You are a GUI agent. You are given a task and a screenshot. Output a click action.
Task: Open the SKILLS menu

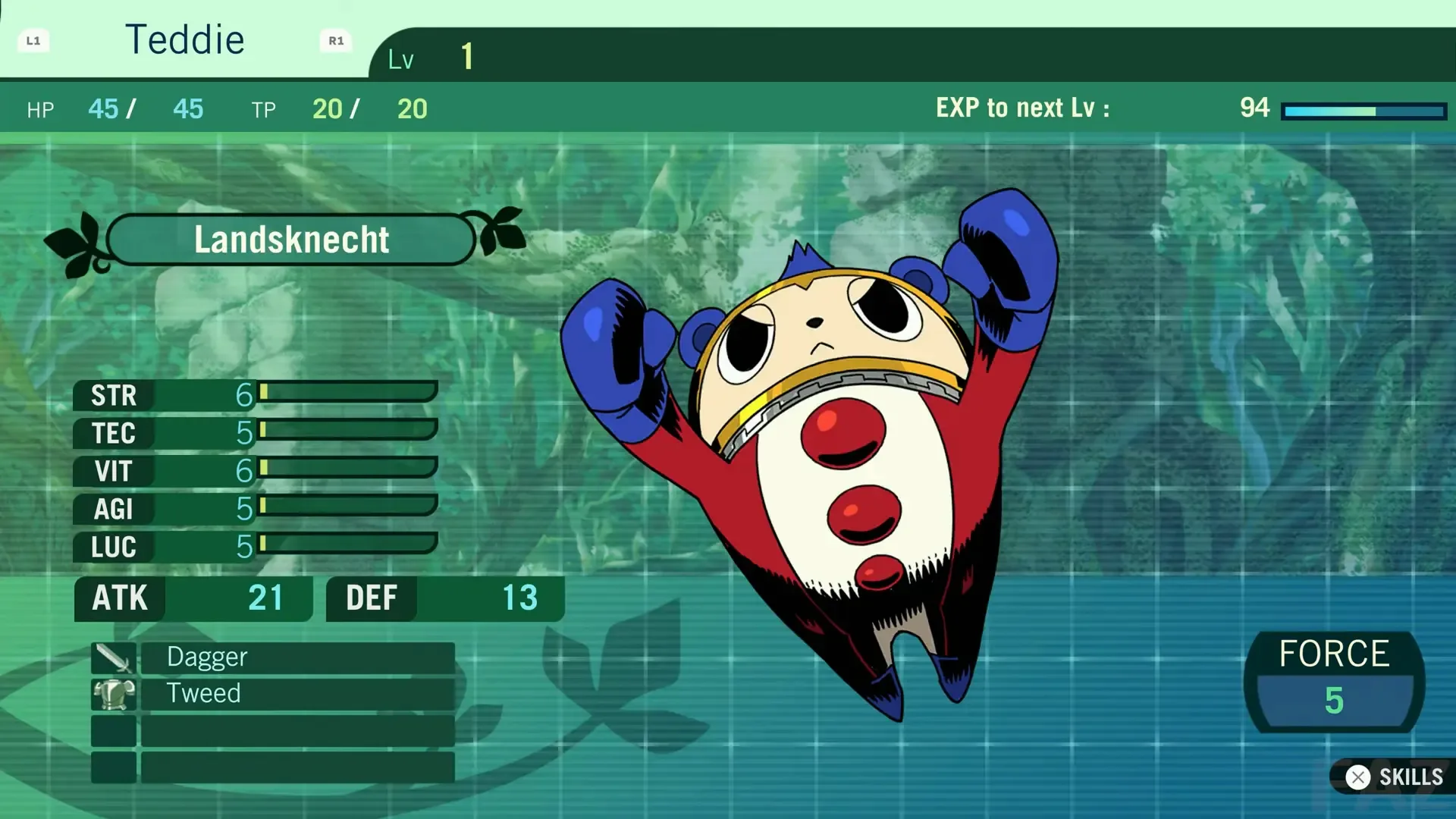pos(1409,777)
